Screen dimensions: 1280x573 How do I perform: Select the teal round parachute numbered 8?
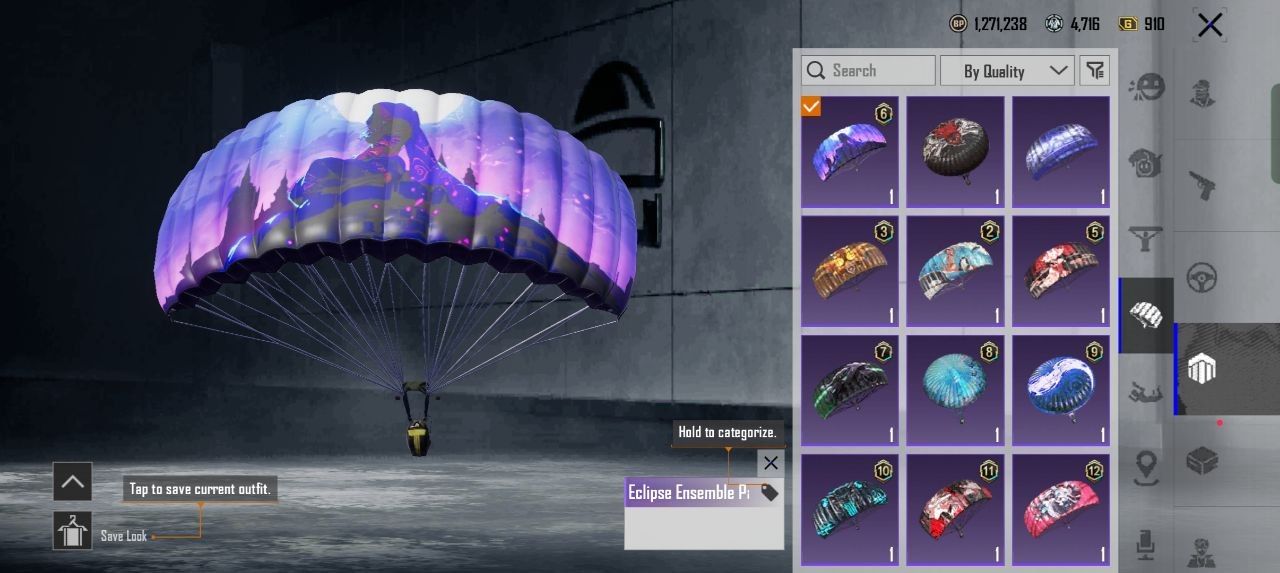click(955, 390)
